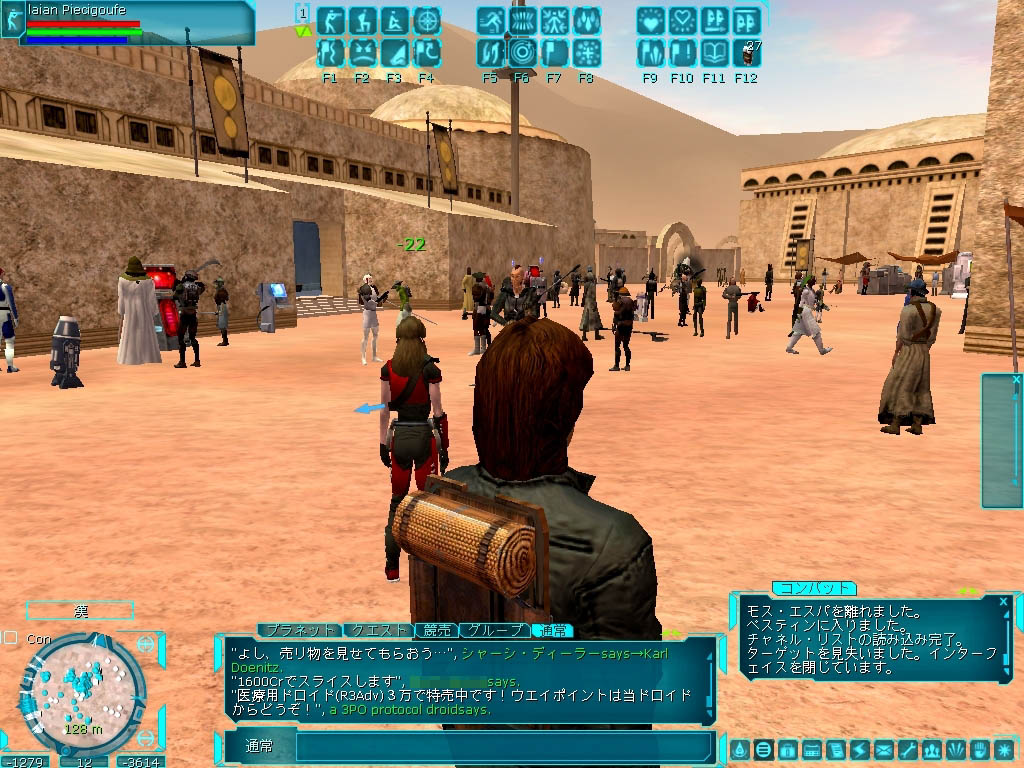Click the circular radar minimap
This screenshot has width=1024, height=768.
click(82, 692)
